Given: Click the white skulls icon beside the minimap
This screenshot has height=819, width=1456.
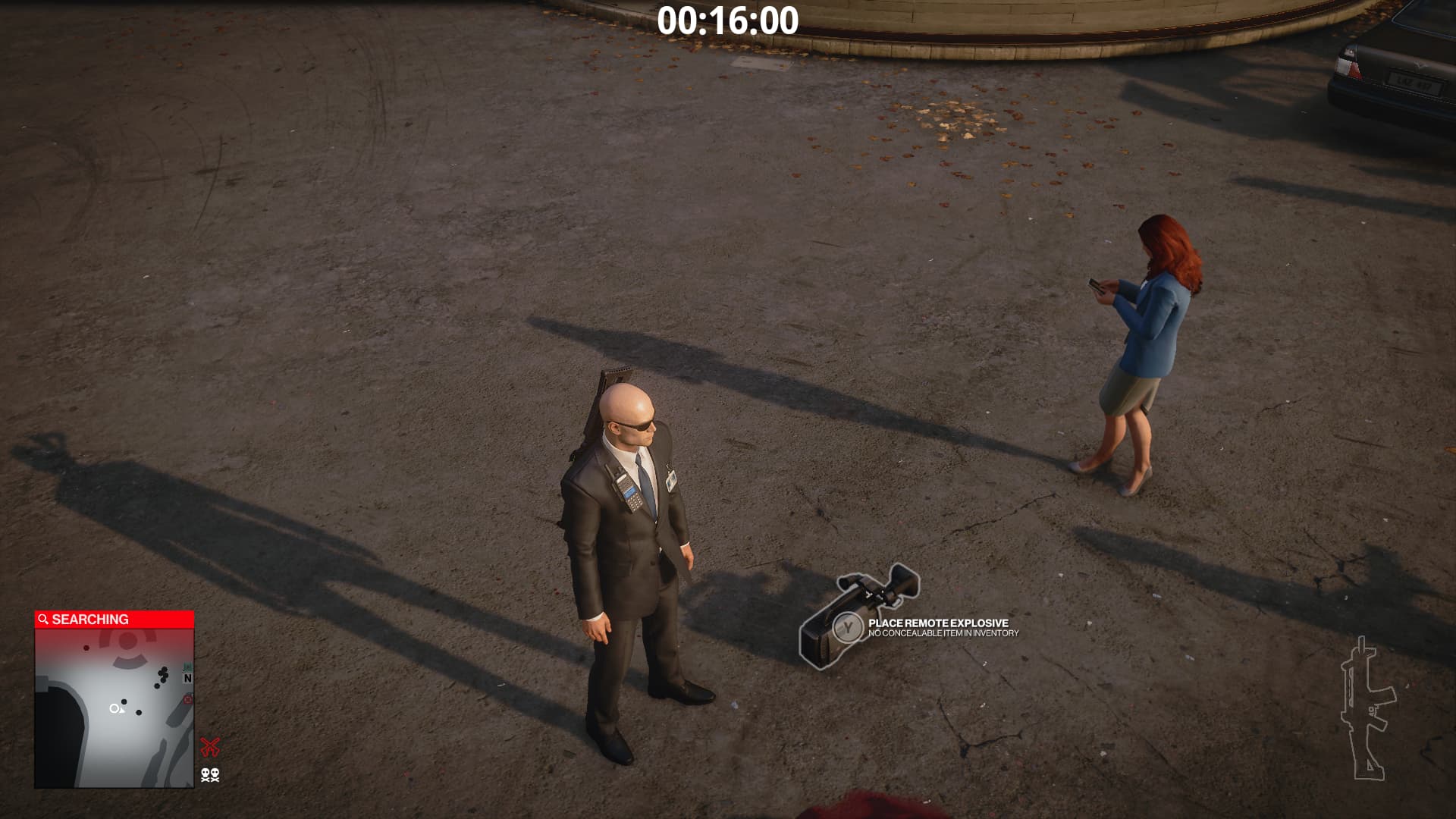Looking at the screenshot, I should click(x=210, y=774).
